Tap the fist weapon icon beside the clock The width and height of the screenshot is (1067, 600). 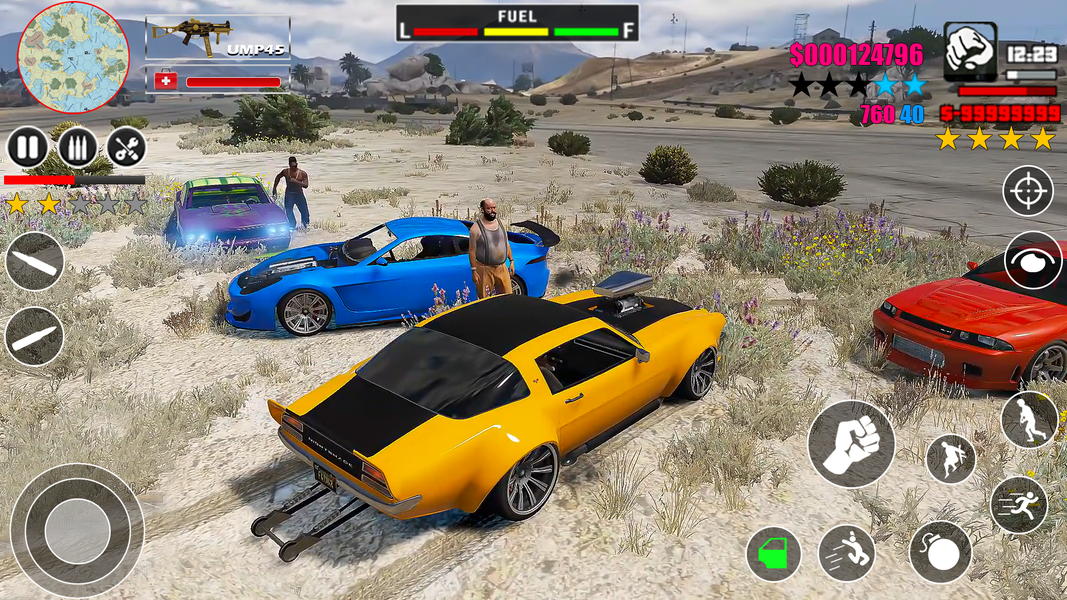point(969,50)
